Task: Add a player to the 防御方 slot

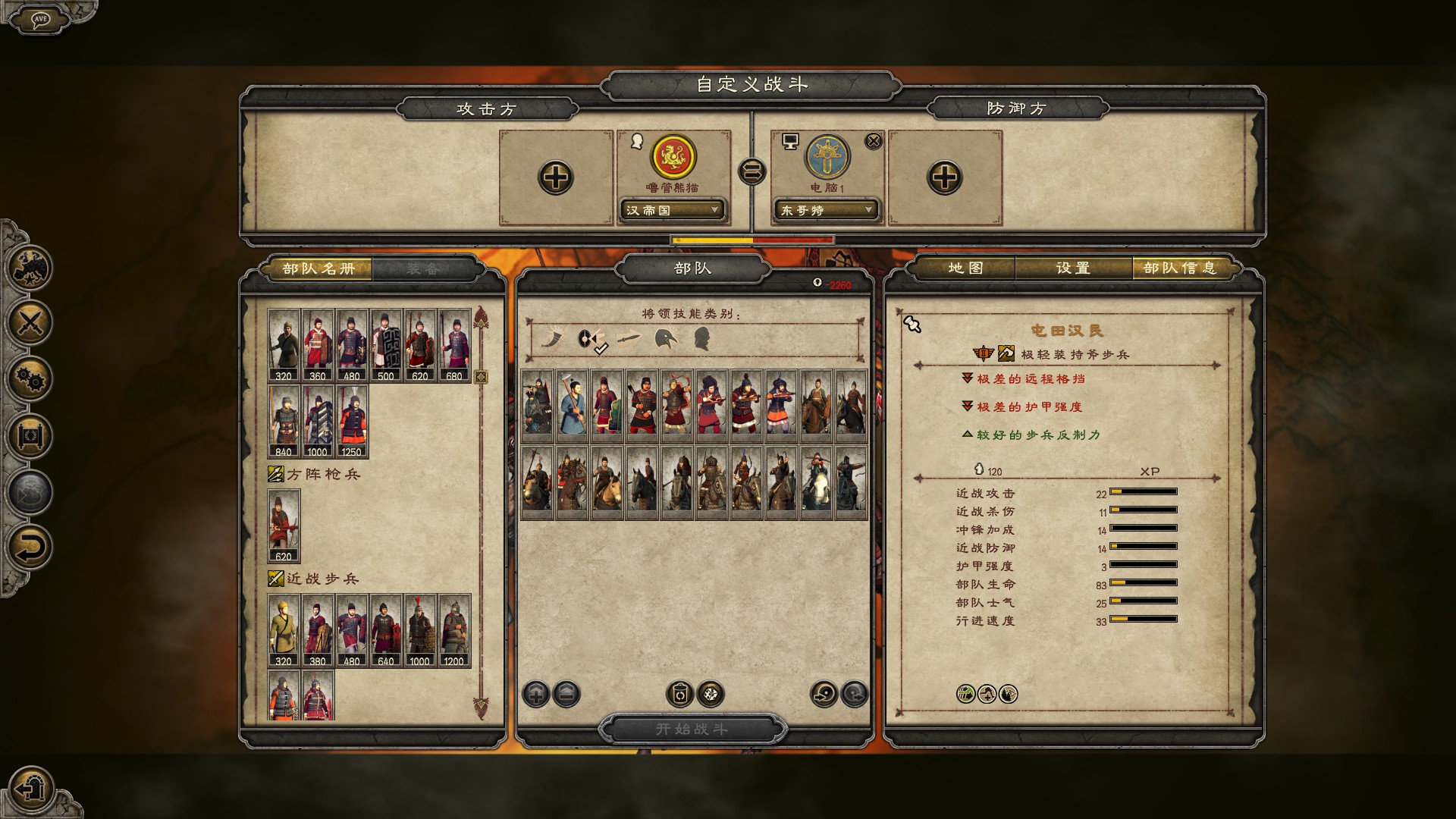Action: click(x=945, y=178)
